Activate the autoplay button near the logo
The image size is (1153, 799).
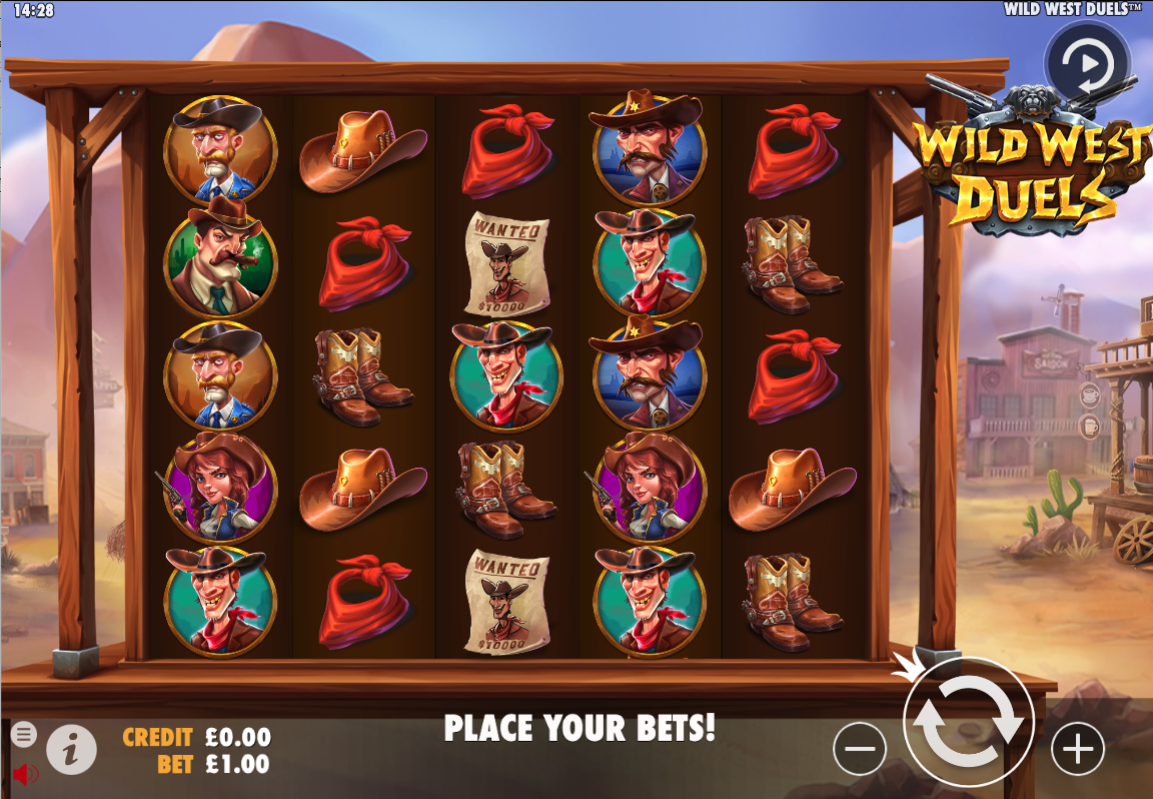pyautogui.click(x=1087, y=64)
